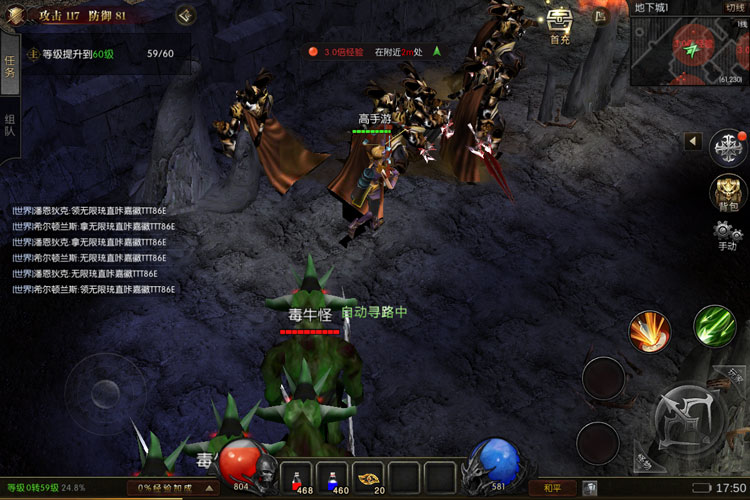Open the silver cross emblem menu
The image size is (750, 500).
[727, 147]
